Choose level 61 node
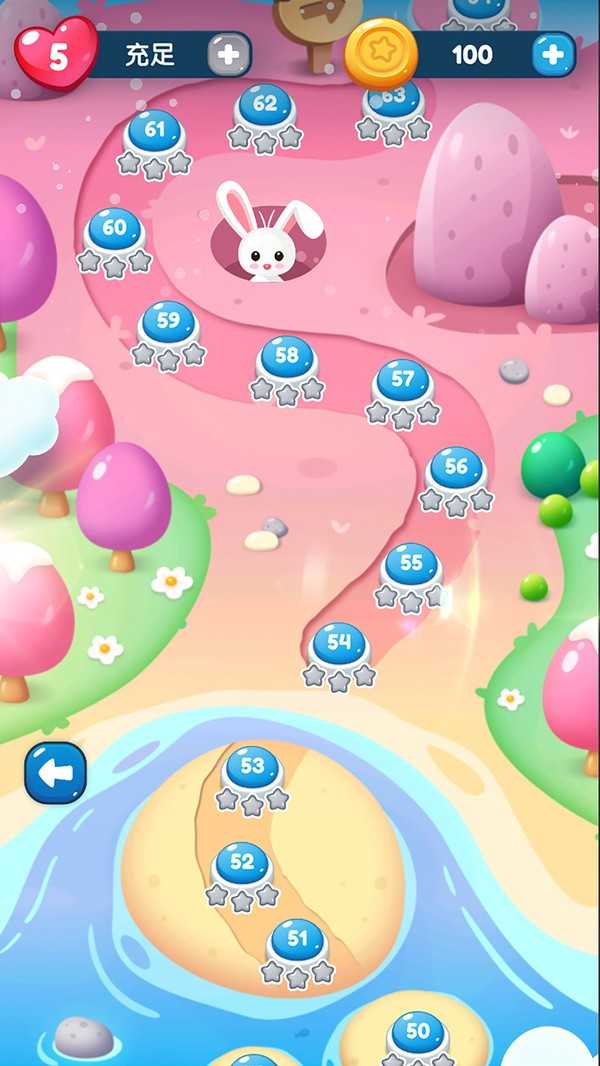This screenshot has width=600, height=1066. [154, 132]
